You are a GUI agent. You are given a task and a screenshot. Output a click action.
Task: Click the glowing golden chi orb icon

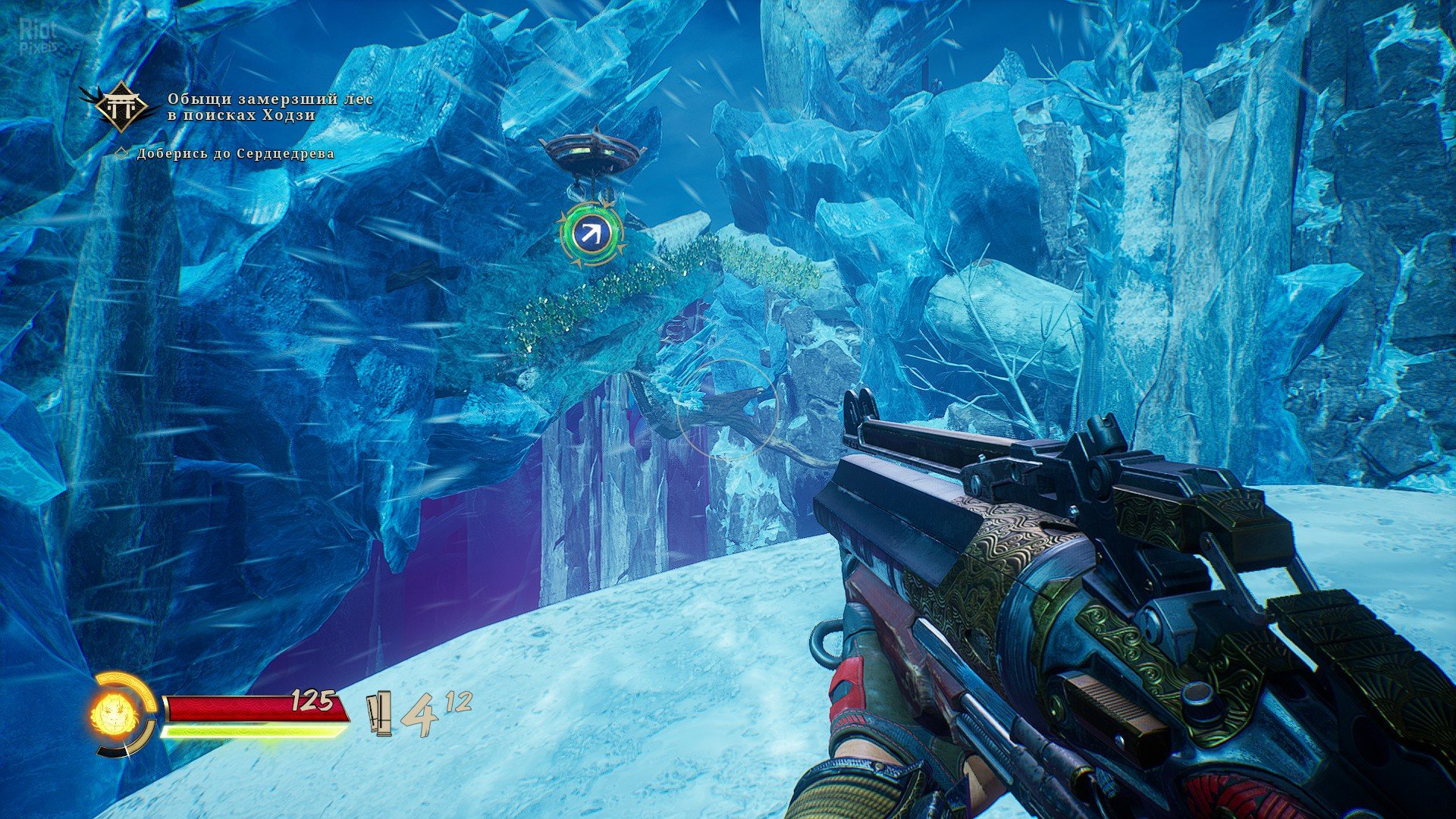[x=113, y=713]
